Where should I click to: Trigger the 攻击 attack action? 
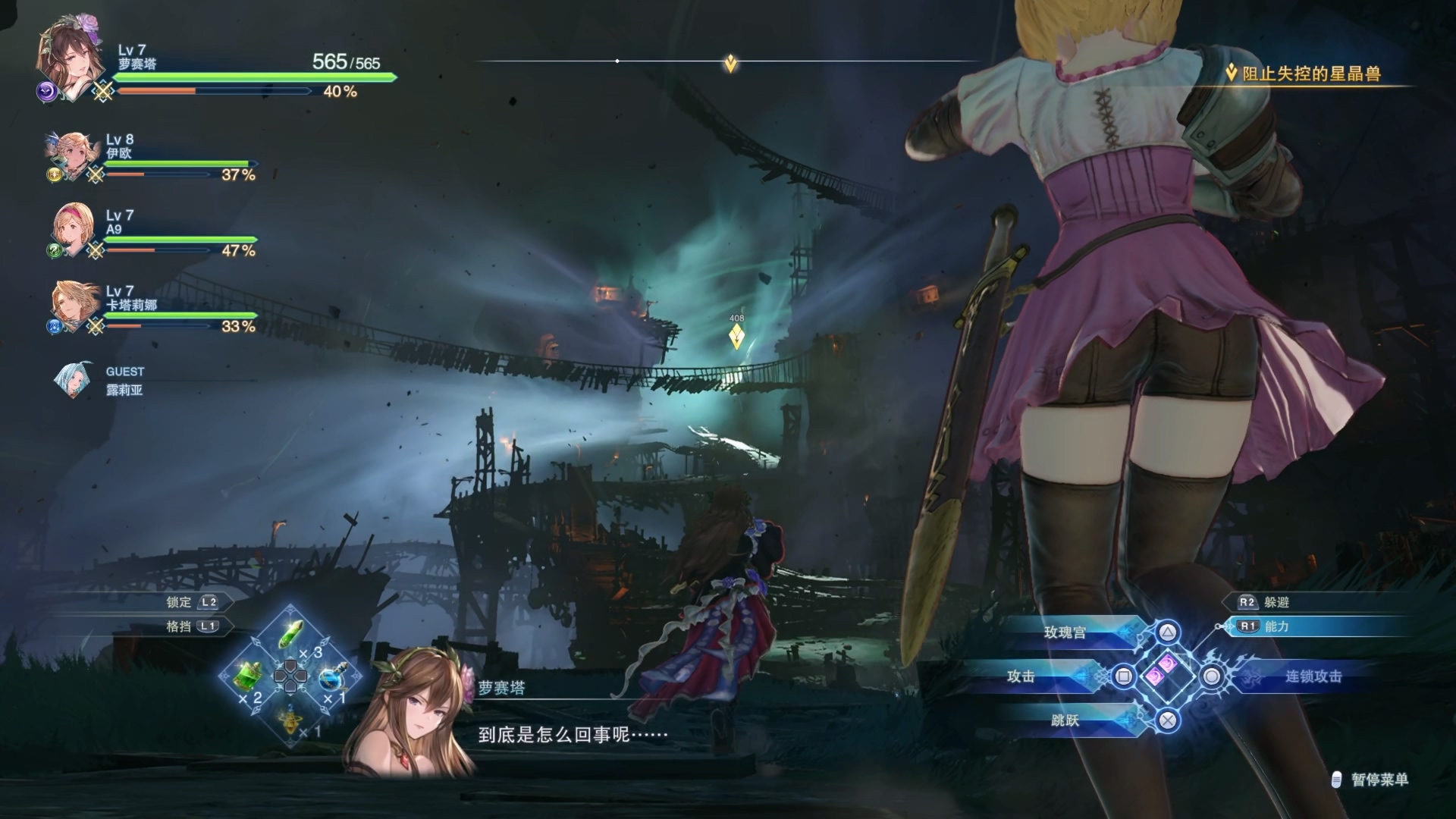(x=1021, y=676)
